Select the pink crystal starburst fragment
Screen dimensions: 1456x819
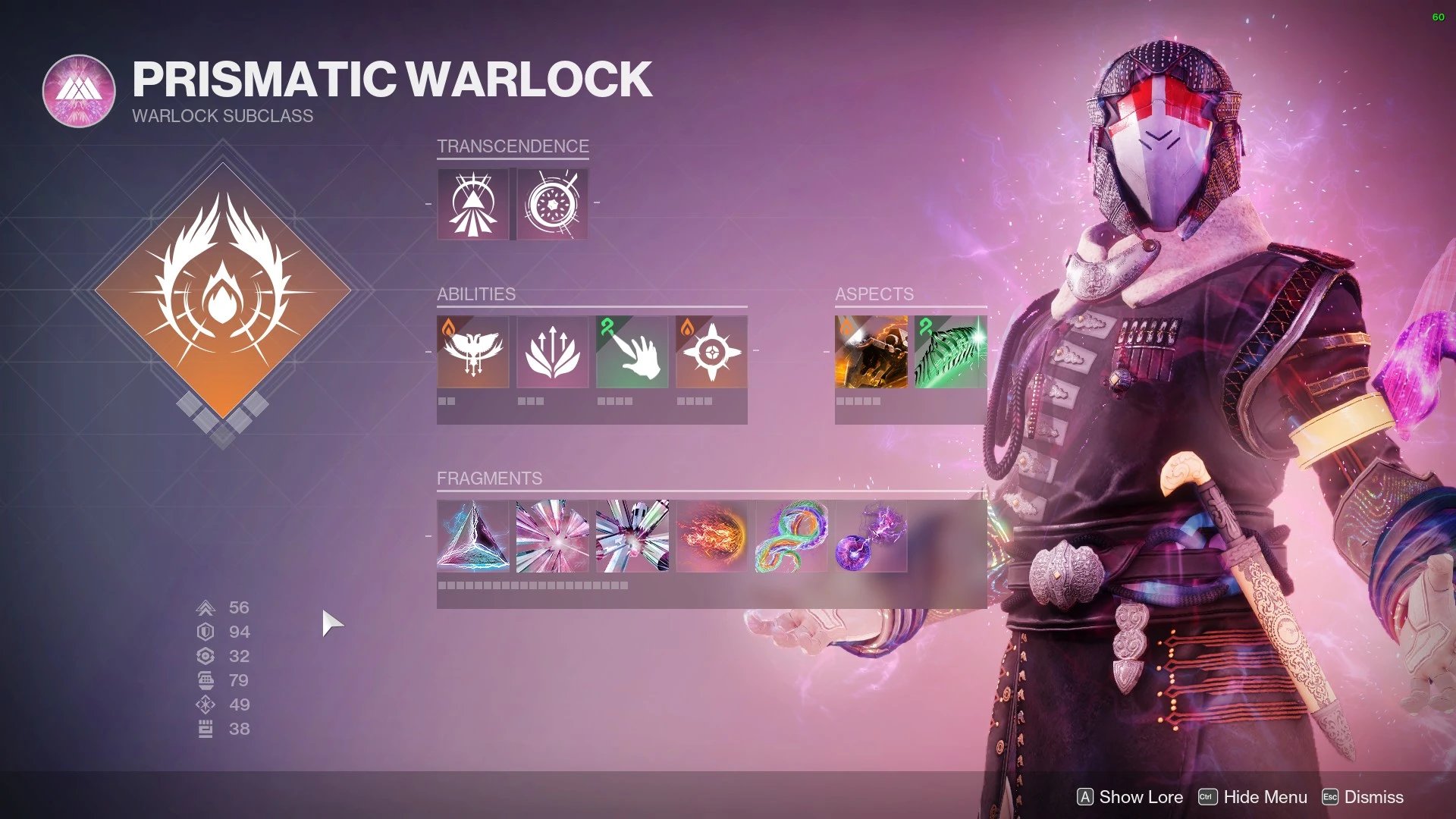click(553, 536)
